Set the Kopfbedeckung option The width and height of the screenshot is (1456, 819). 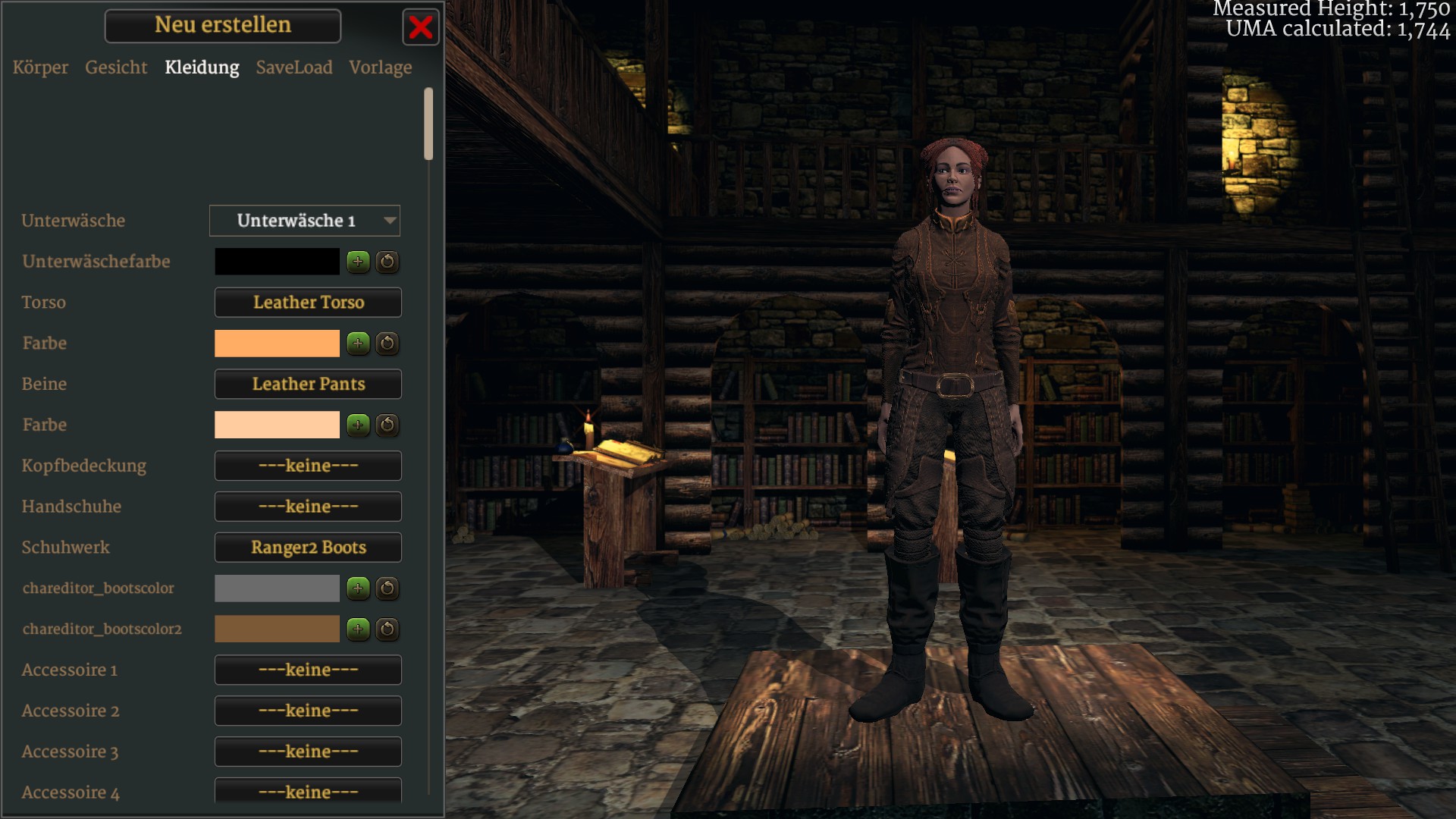click(x=308, y=466)
